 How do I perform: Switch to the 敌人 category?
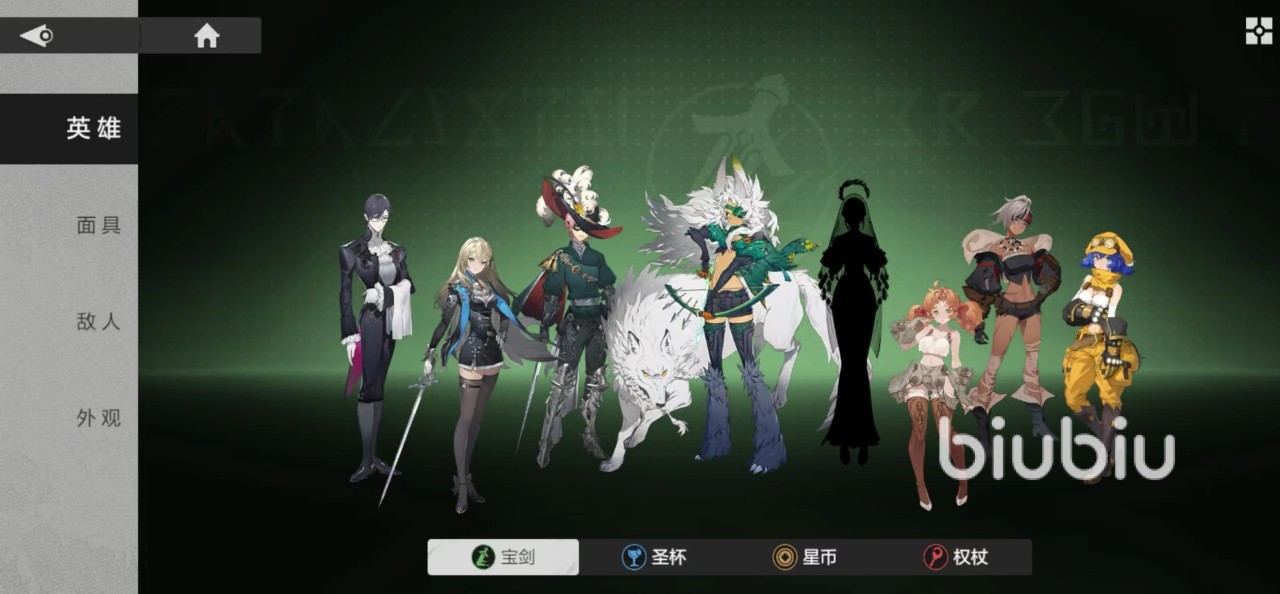click(x=98, y=321)
